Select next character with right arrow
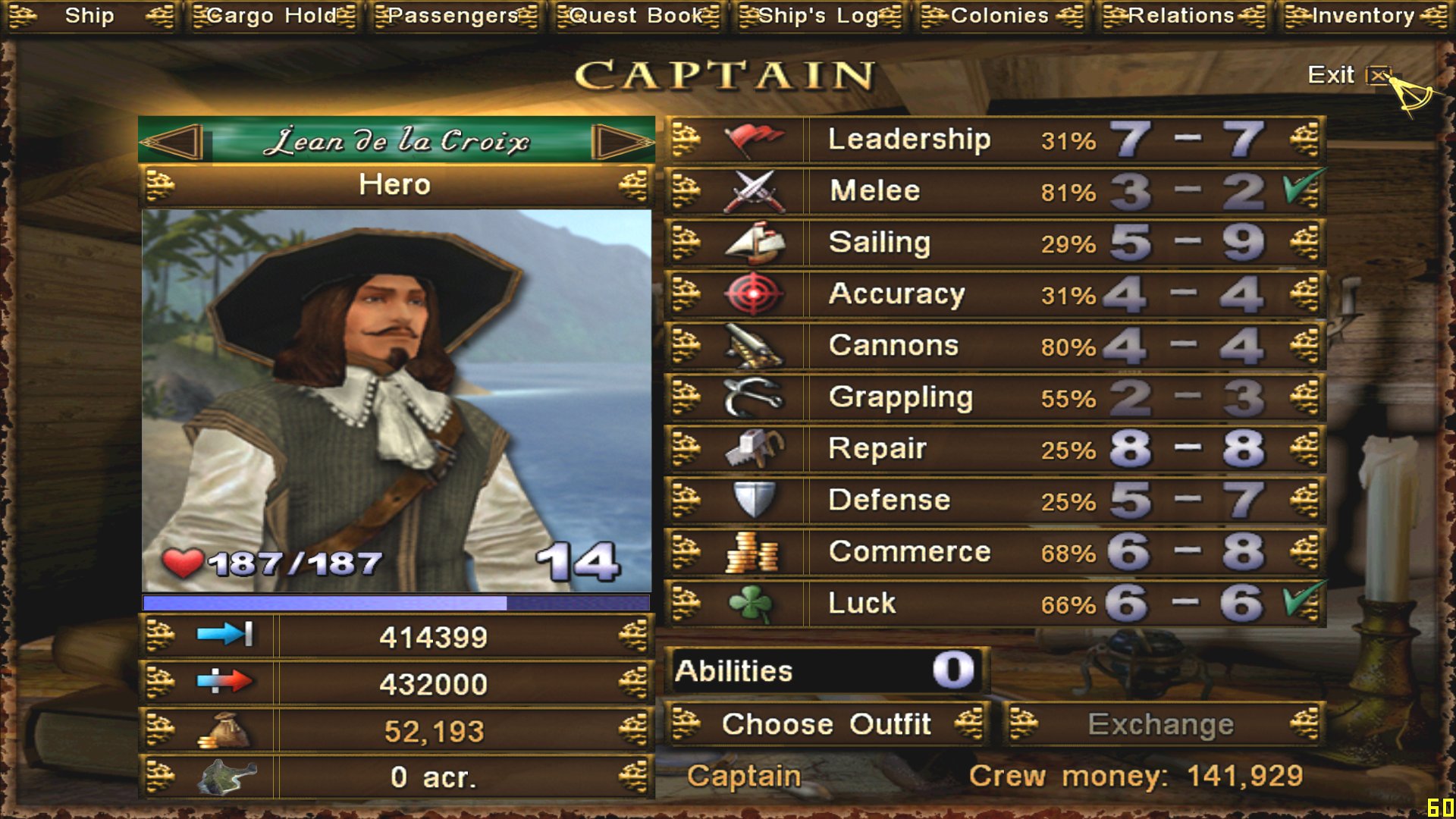Image resolution: width=1456 pixels, height=819 pixels. (620, 141)
